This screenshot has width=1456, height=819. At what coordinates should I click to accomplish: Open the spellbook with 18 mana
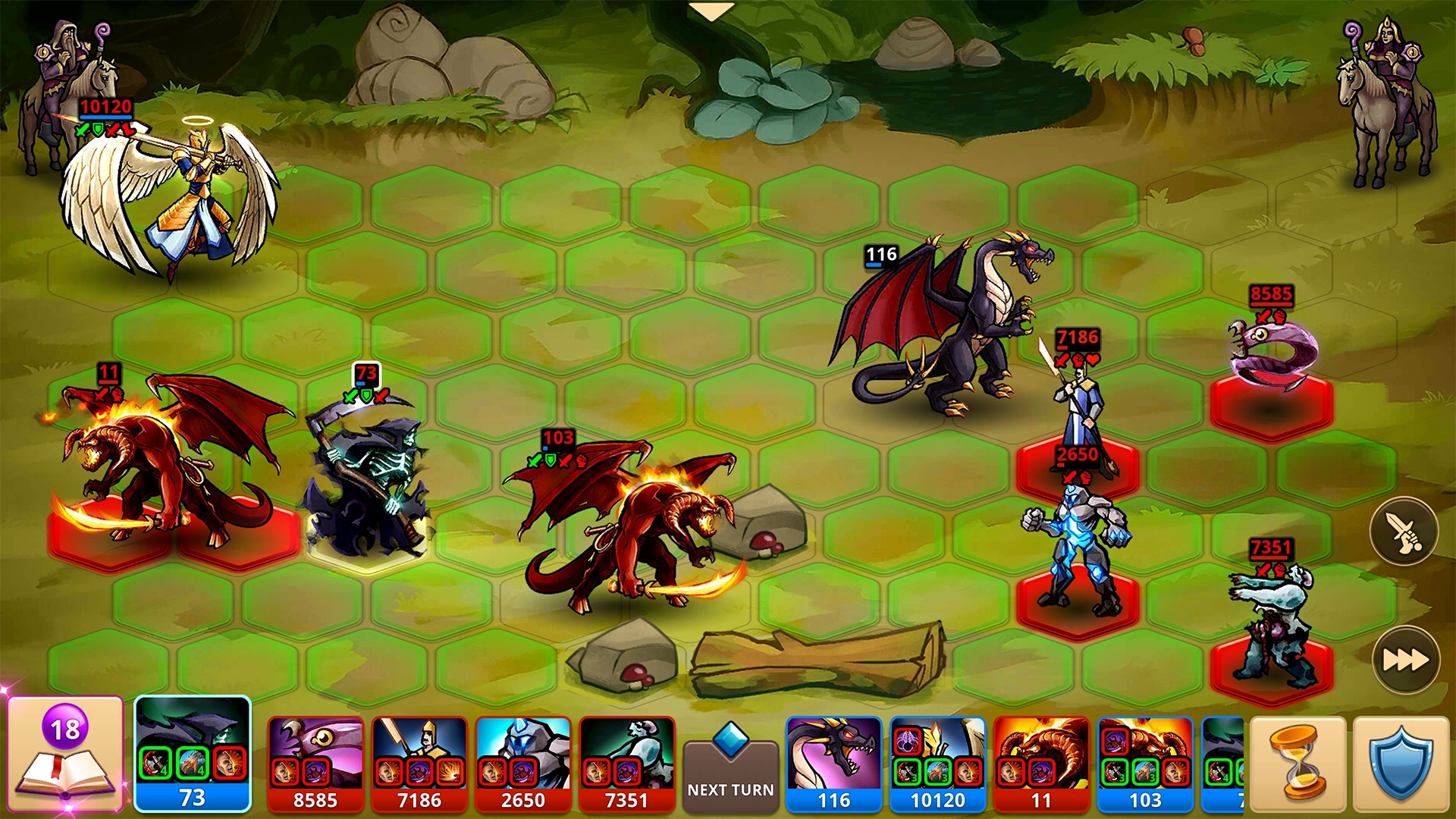click(x=65, y=754)
